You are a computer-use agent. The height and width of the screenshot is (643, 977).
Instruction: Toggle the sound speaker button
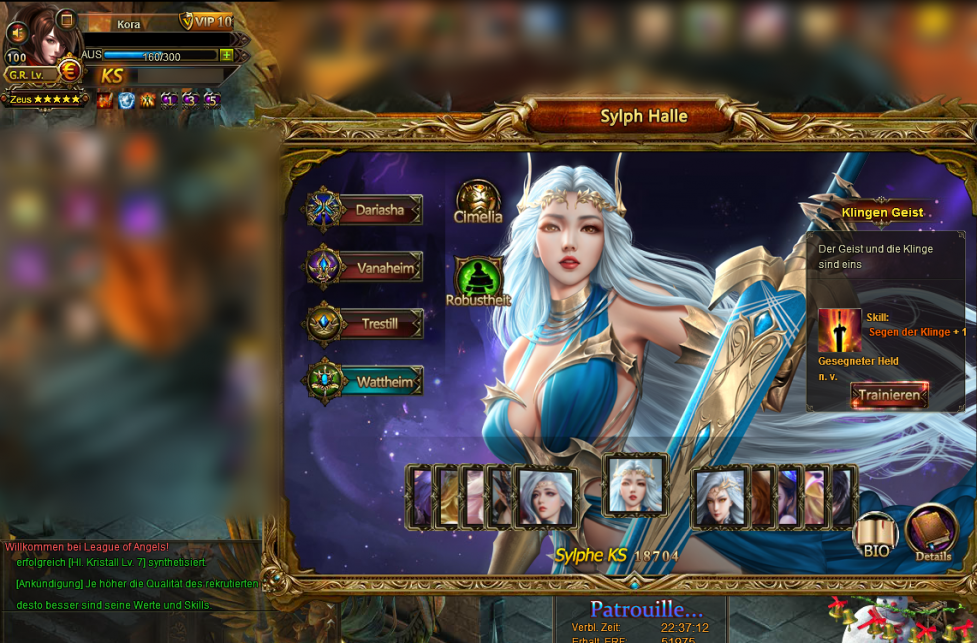(17, 33)
